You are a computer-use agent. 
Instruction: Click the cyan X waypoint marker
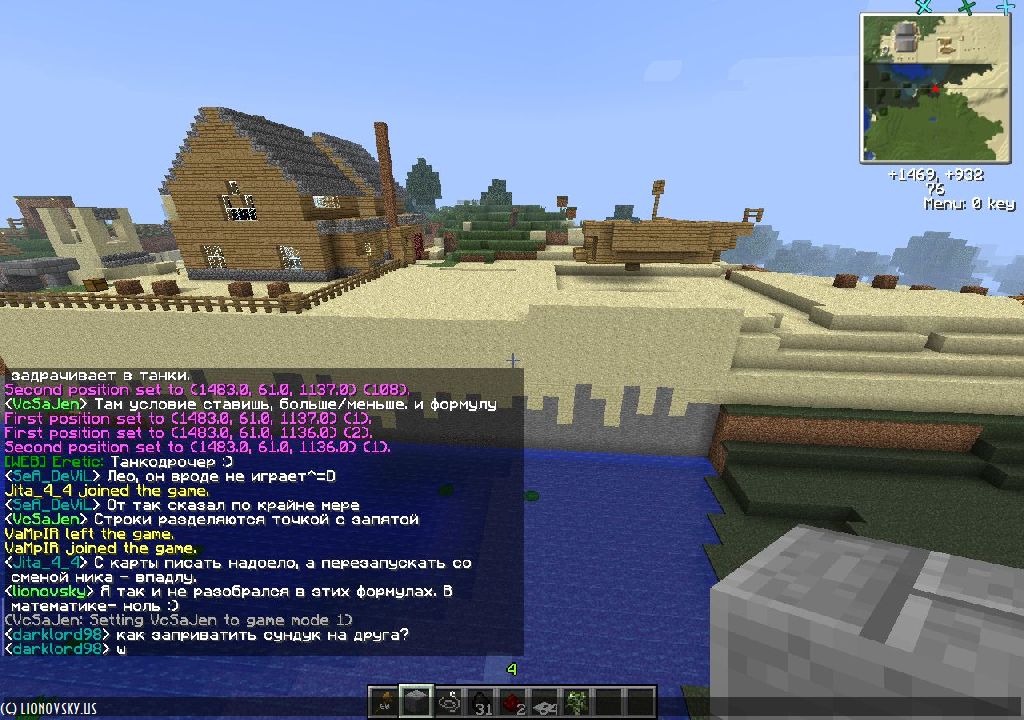tap(924, 6)
